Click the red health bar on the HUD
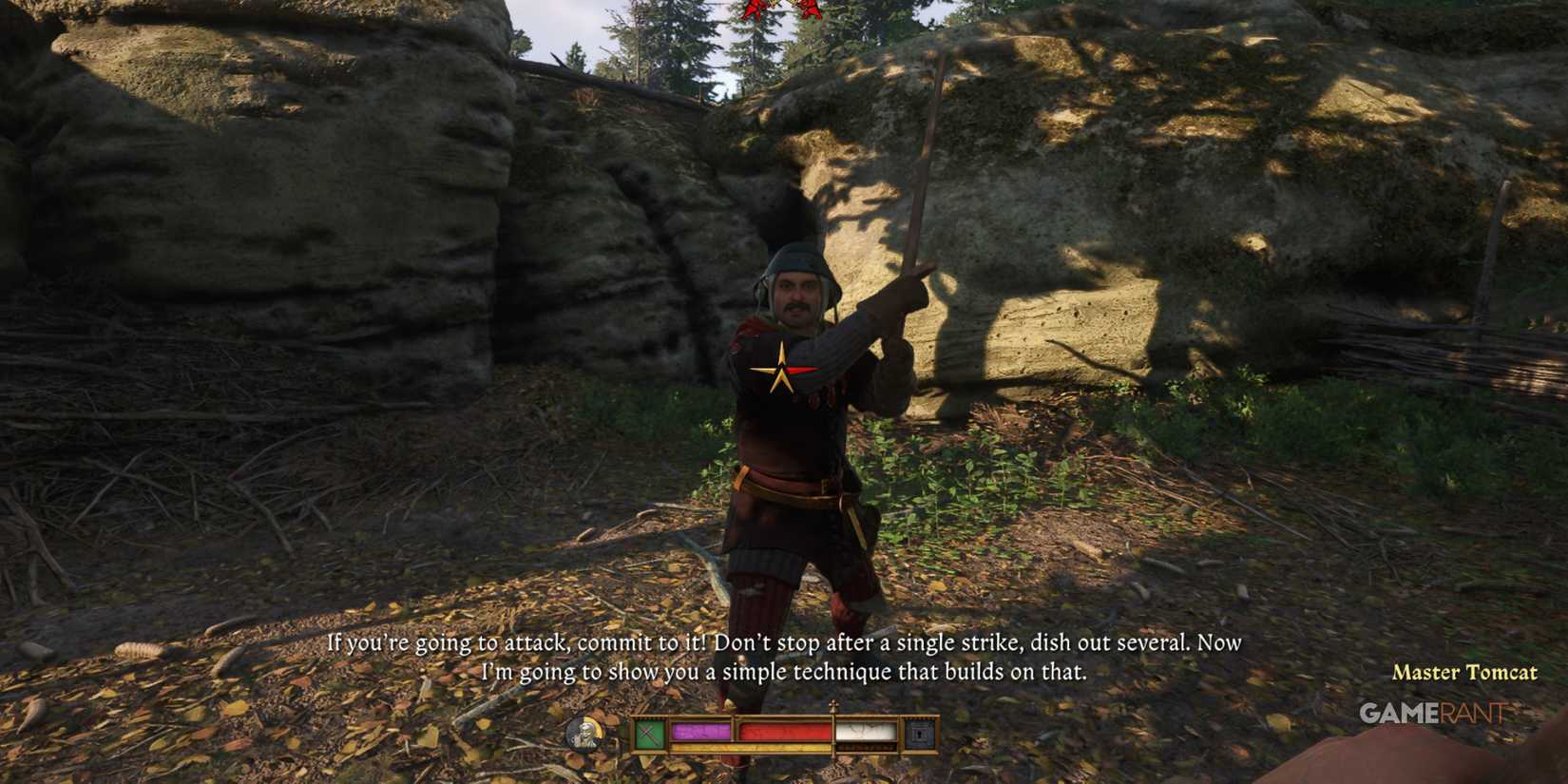 click(x=784, y=730)
